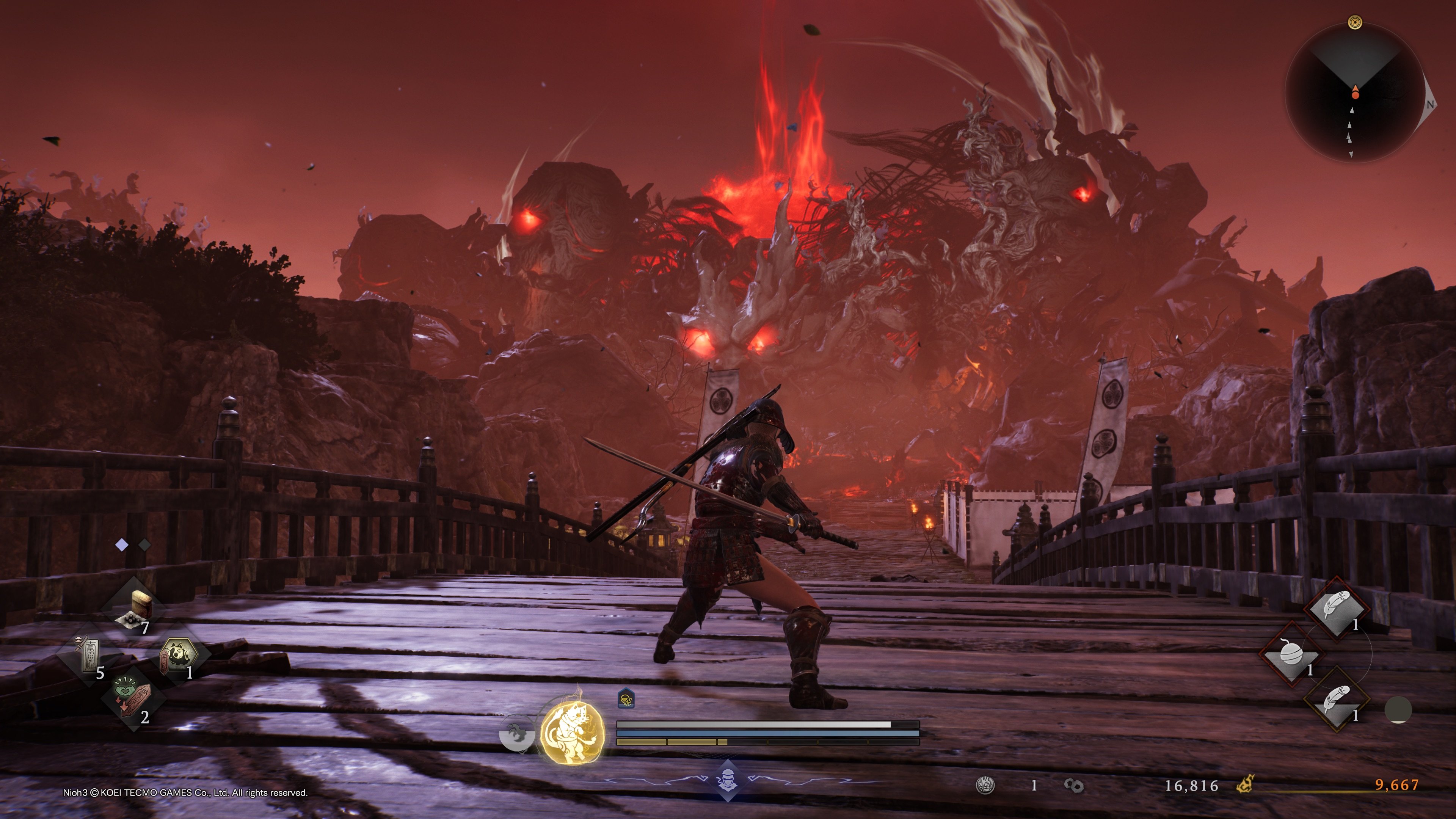
Task: Select the gold-framed feather ninjutsu slot
Action: [x=1336, y=700]
